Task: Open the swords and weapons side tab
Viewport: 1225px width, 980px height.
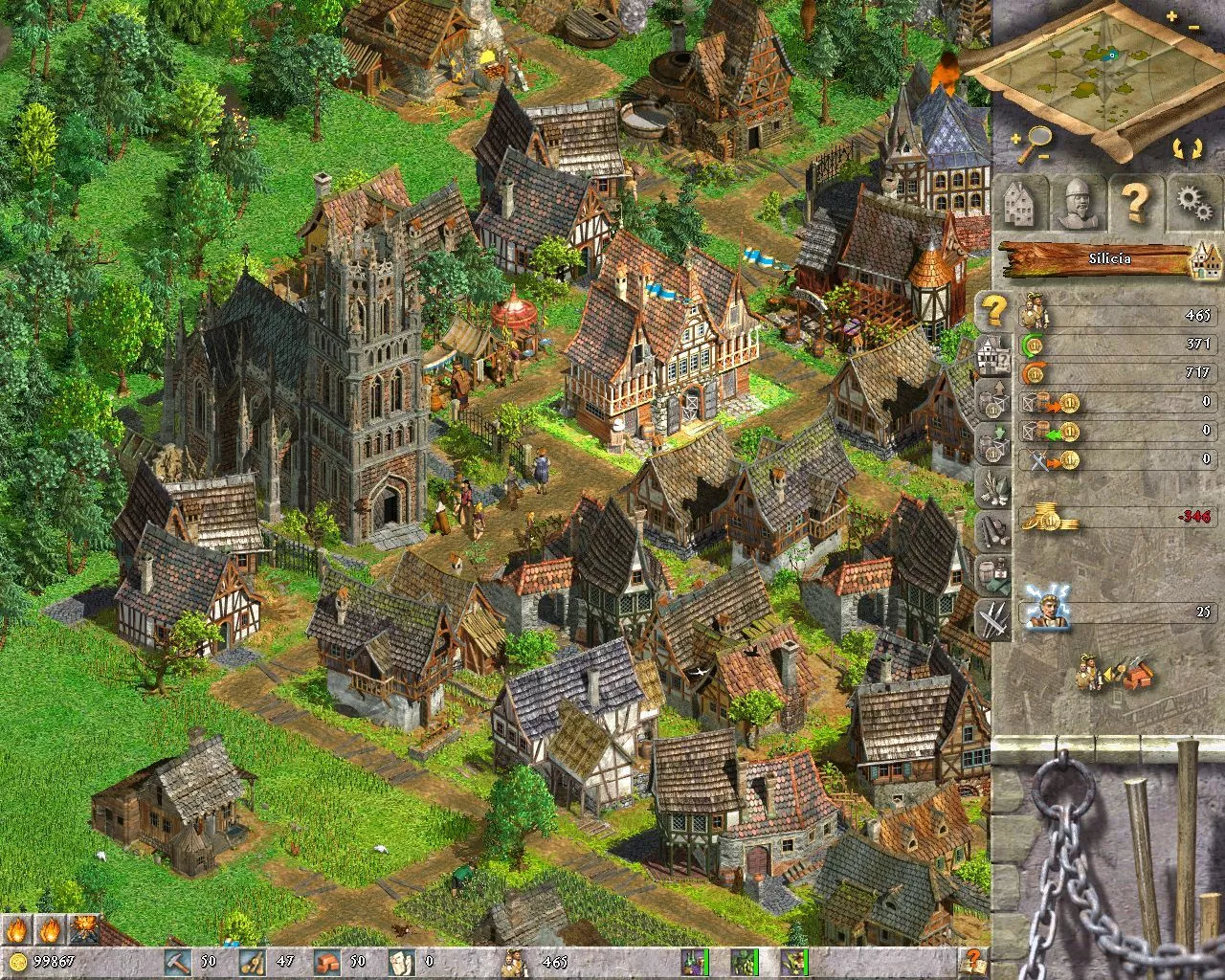Action: pyautogui.click(x=993, y=618)
